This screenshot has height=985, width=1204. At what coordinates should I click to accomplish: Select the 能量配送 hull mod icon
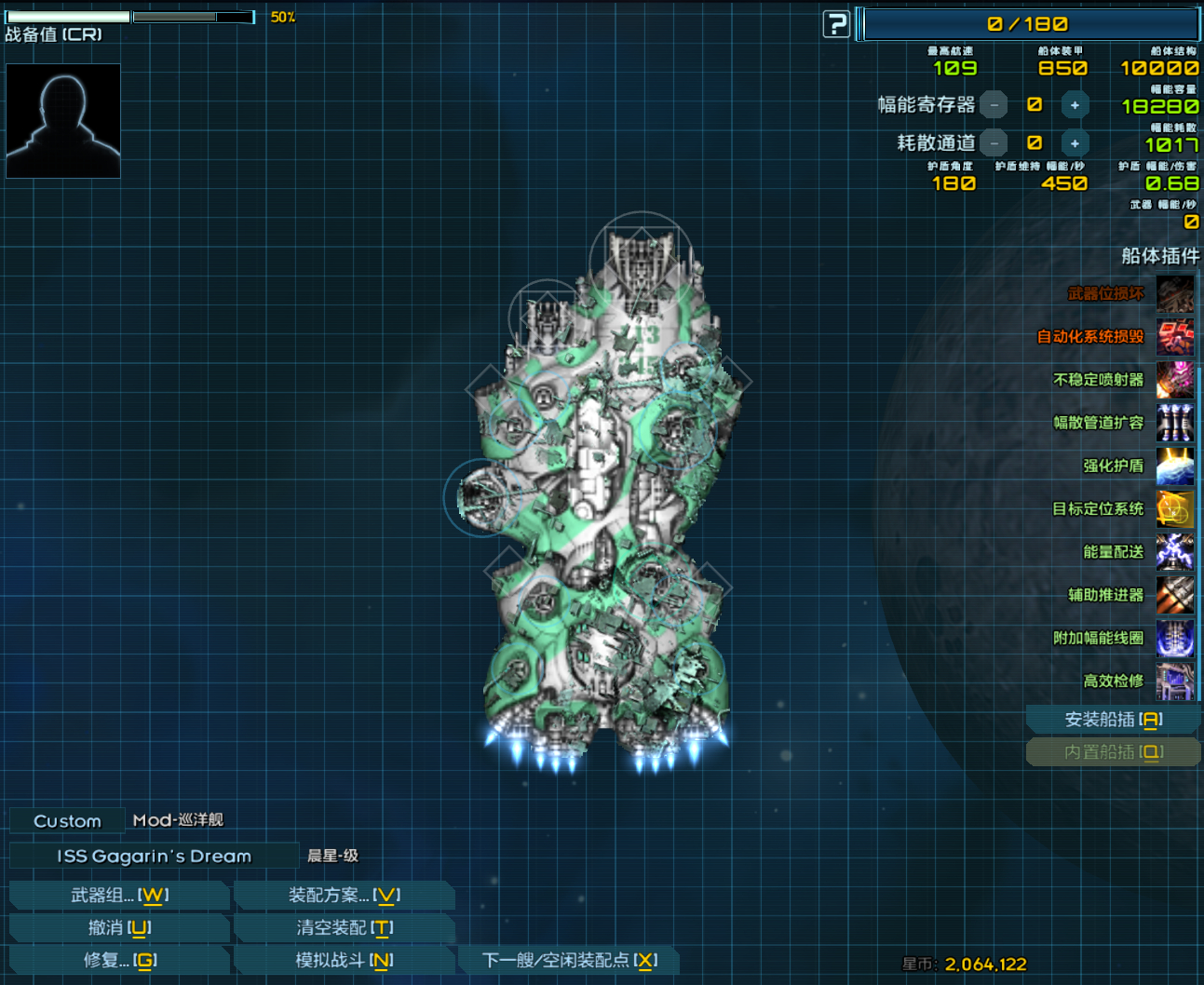[x=1175, y=552]
